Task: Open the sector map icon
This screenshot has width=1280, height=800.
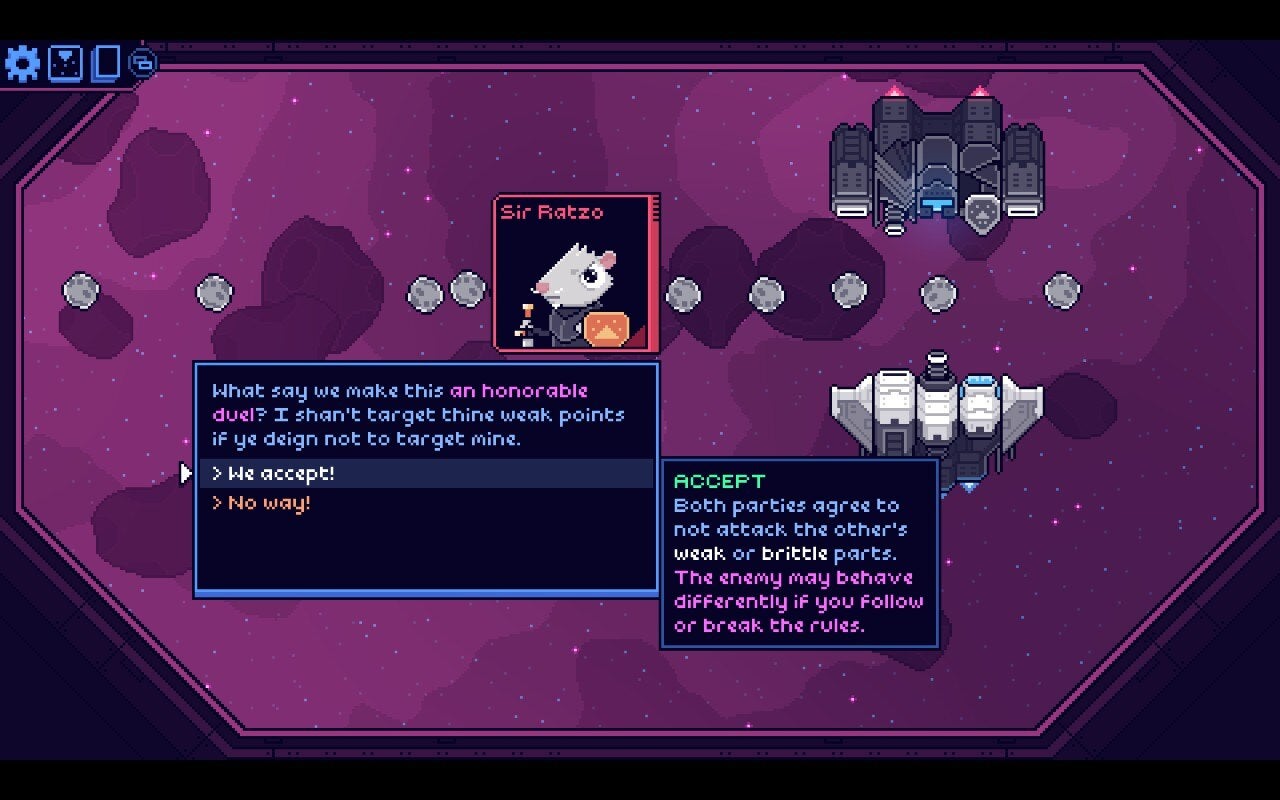Action: pos(65,64)
